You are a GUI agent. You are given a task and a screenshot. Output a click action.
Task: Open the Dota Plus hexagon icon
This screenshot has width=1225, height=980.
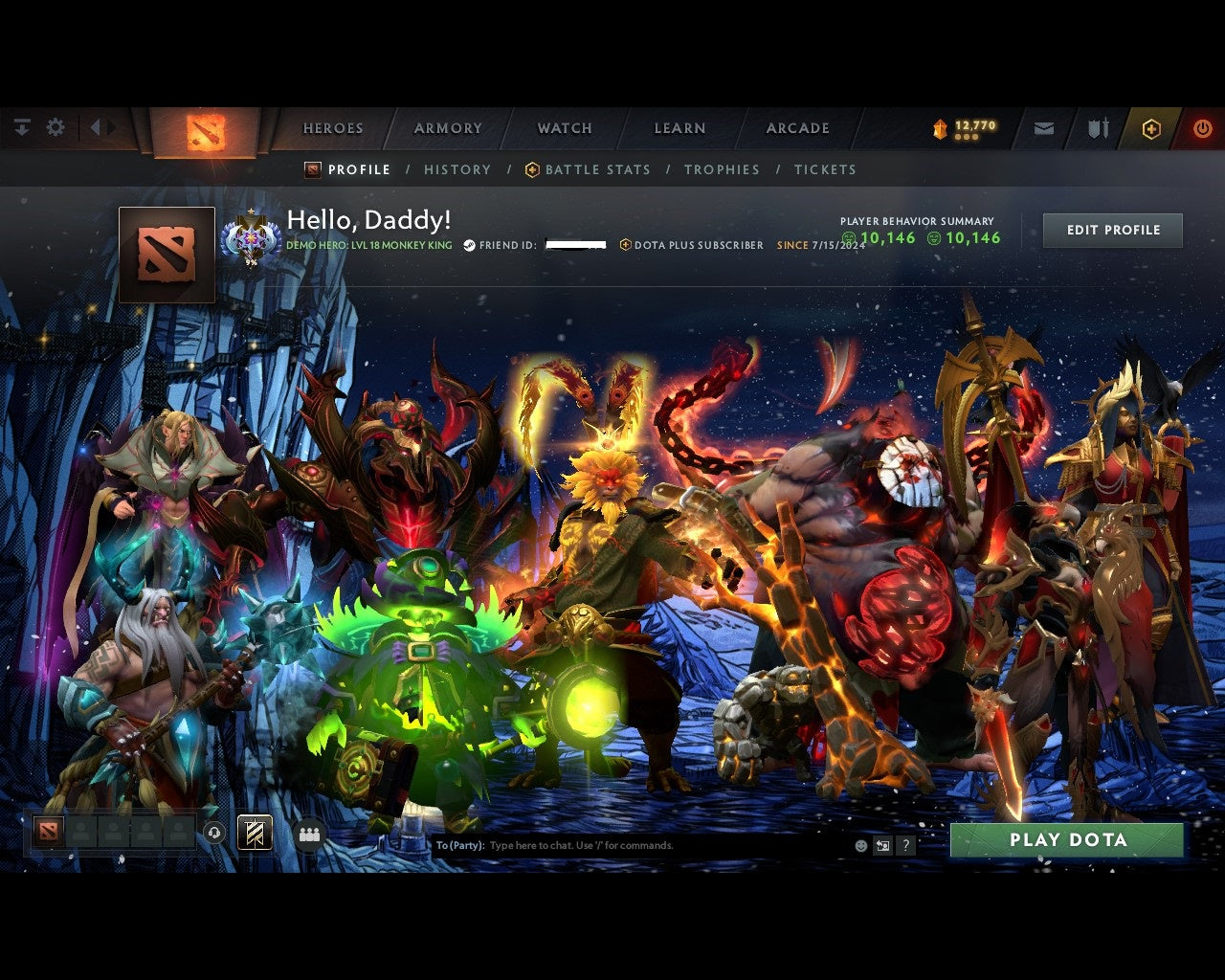pos(1150,127)
